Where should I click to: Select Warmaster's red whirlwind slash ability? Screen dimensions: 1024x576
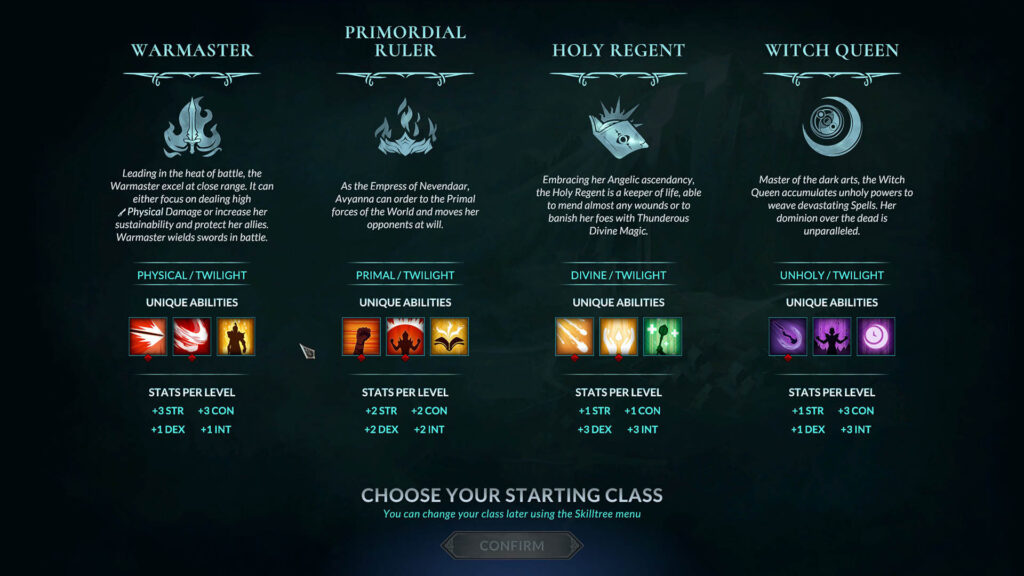pos(192,337)
